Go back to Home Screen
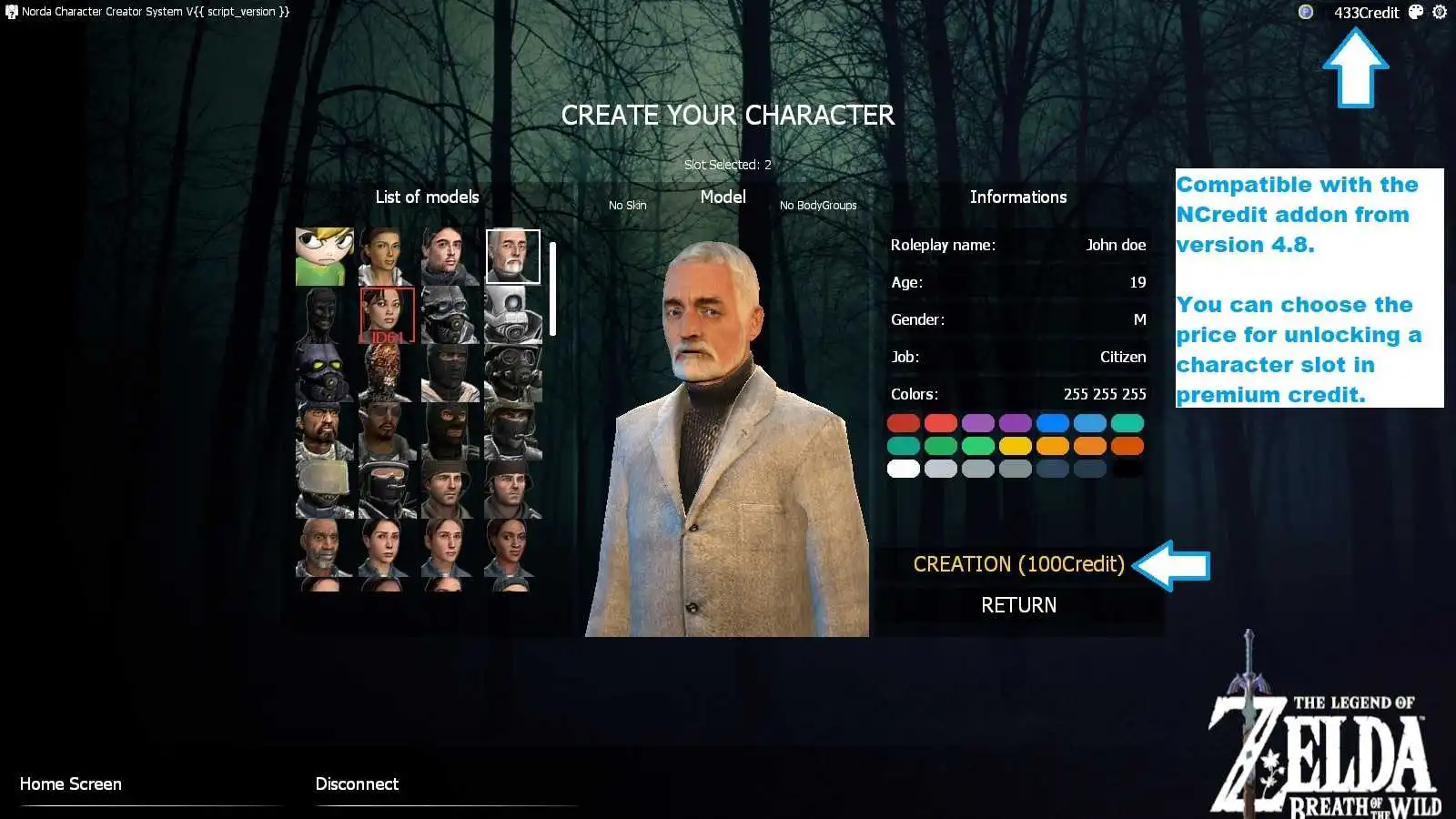Image resolution: width=1456 pixels, height=819 pixels. 71,784
